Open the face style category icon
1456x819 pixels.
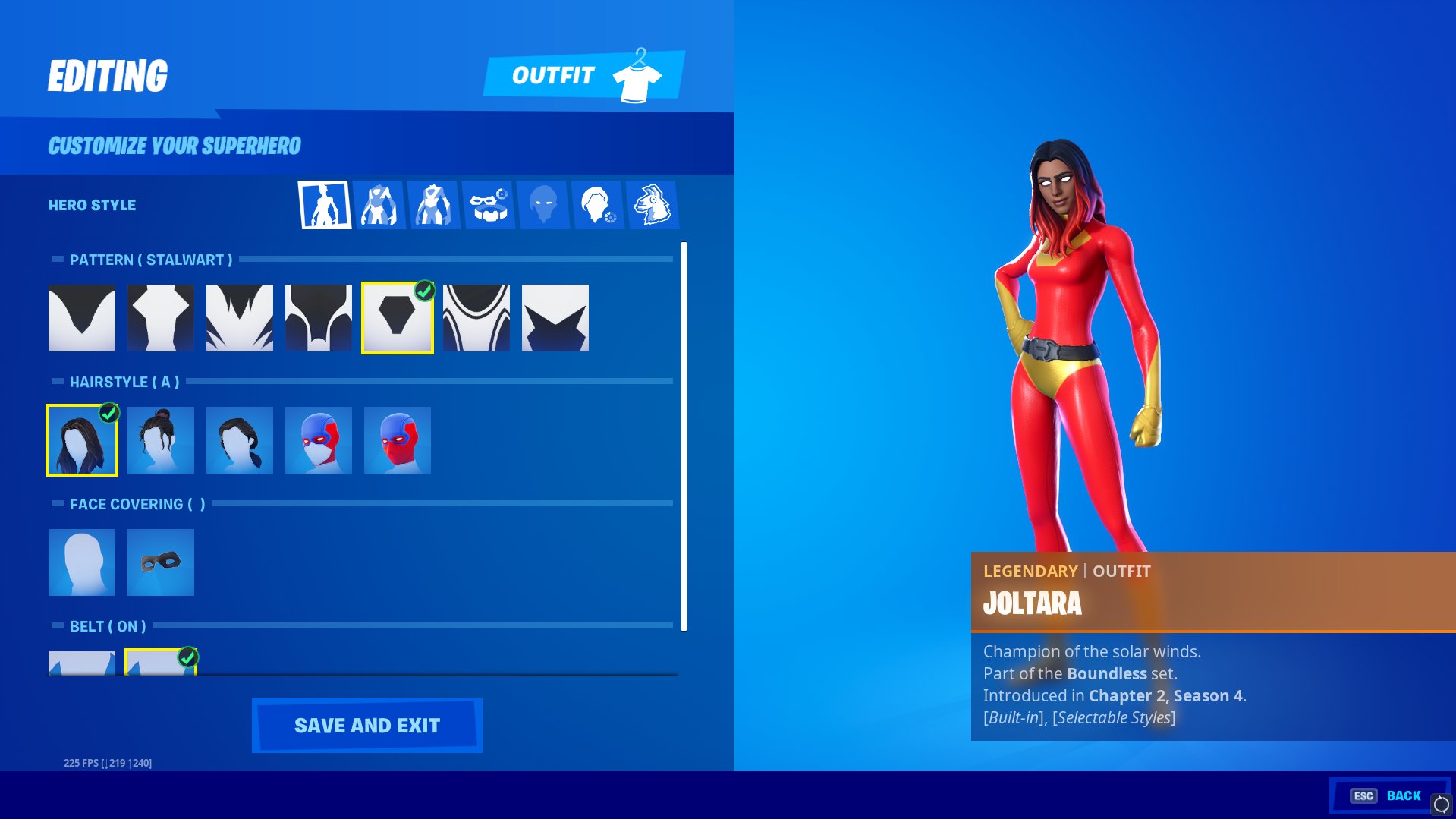pos(545,203)
